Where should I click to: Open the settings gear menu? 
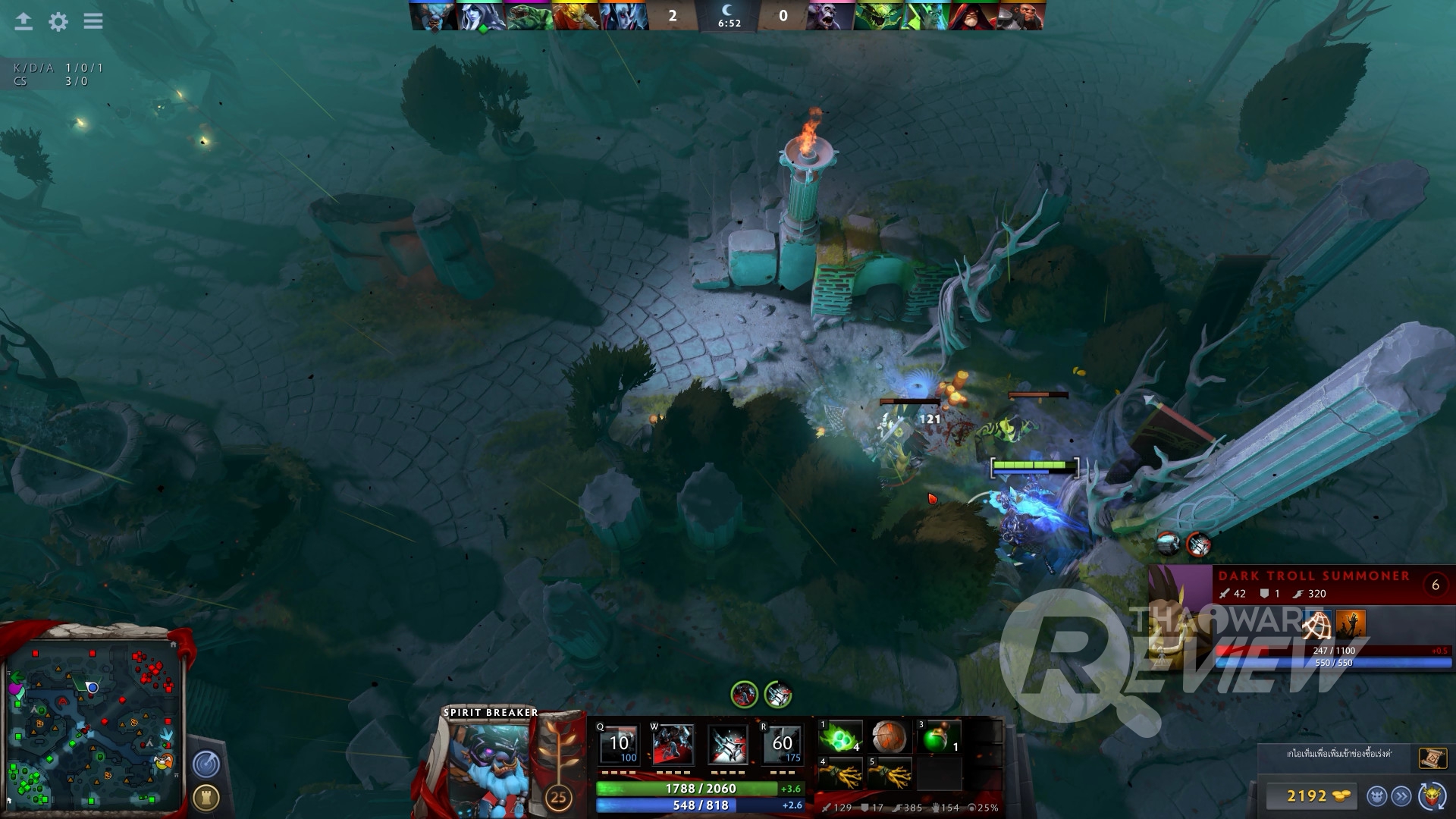click(58, 21)
